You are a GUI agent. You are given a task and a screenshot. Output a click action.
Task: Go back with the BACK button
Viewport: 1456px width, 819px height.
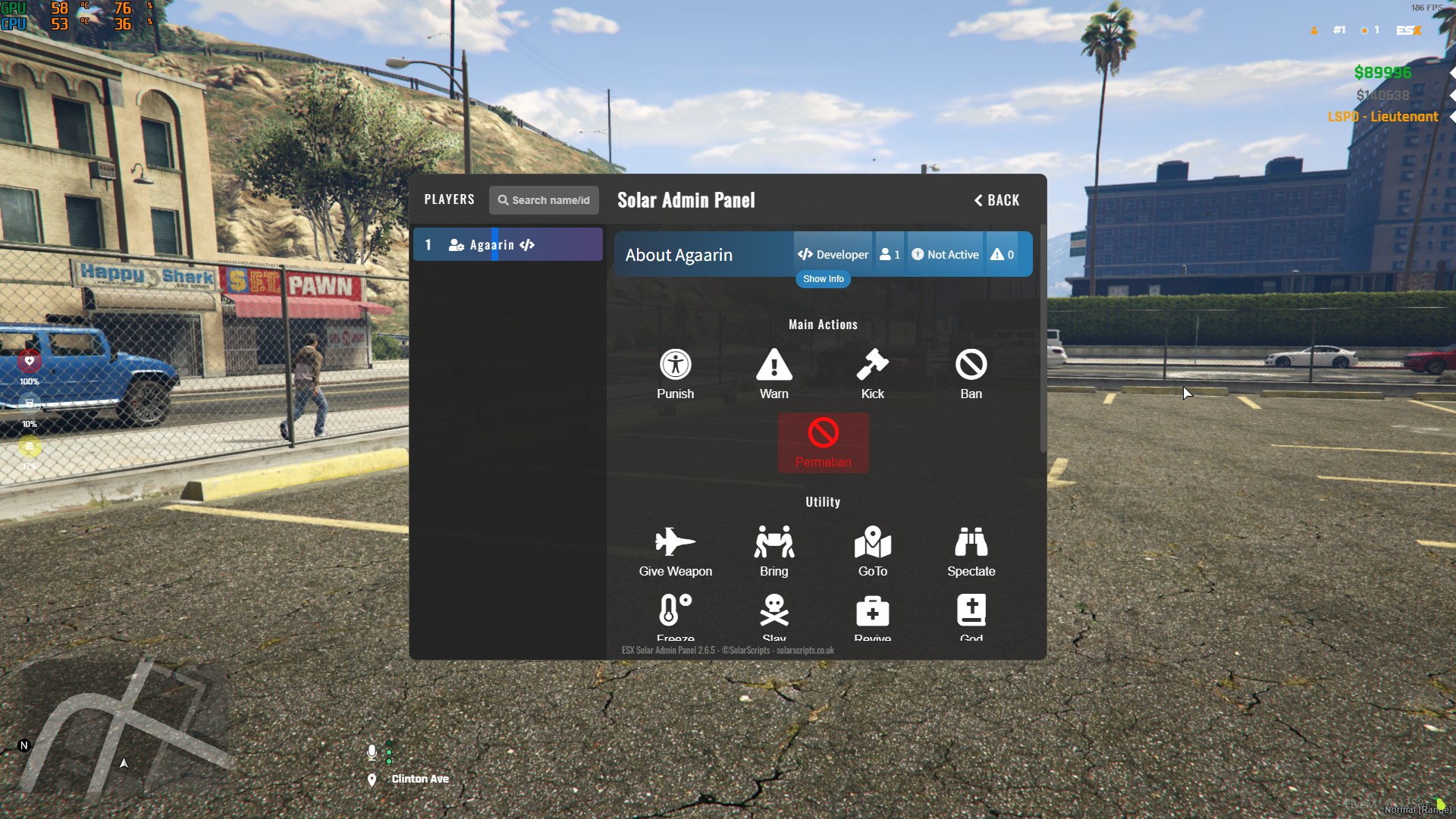[996, 200]
